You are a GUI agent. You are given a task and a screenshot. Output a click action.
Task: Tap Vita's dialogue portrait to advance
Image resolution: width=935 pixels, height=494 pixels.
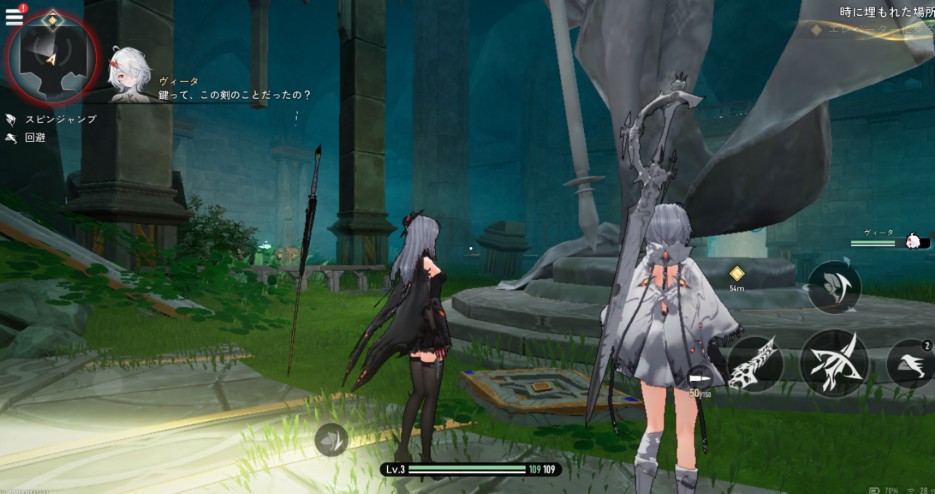(x=130, y=73)
